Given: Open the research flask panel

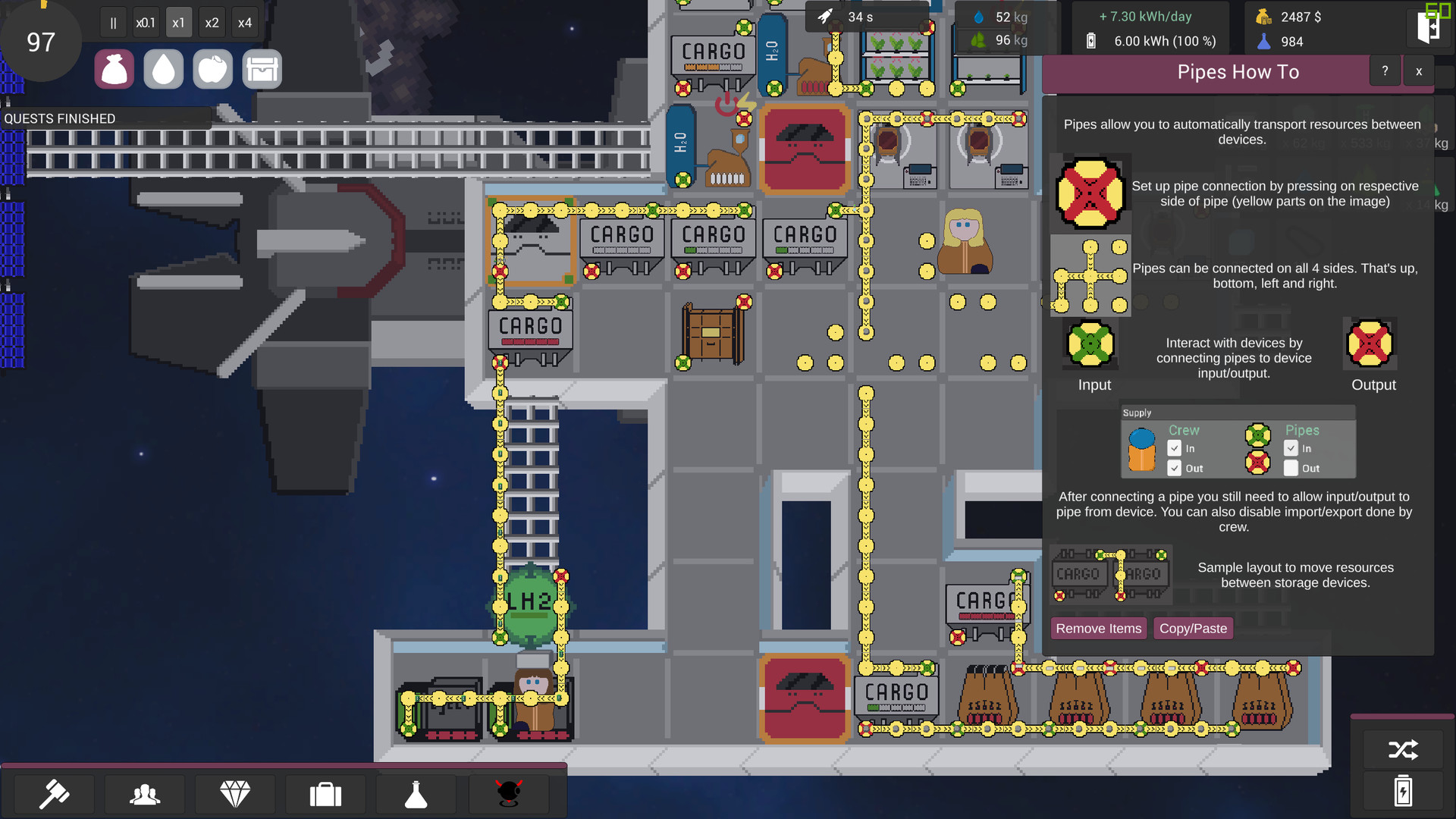Looking at the screenshot, I should click(x=416, y=794).
